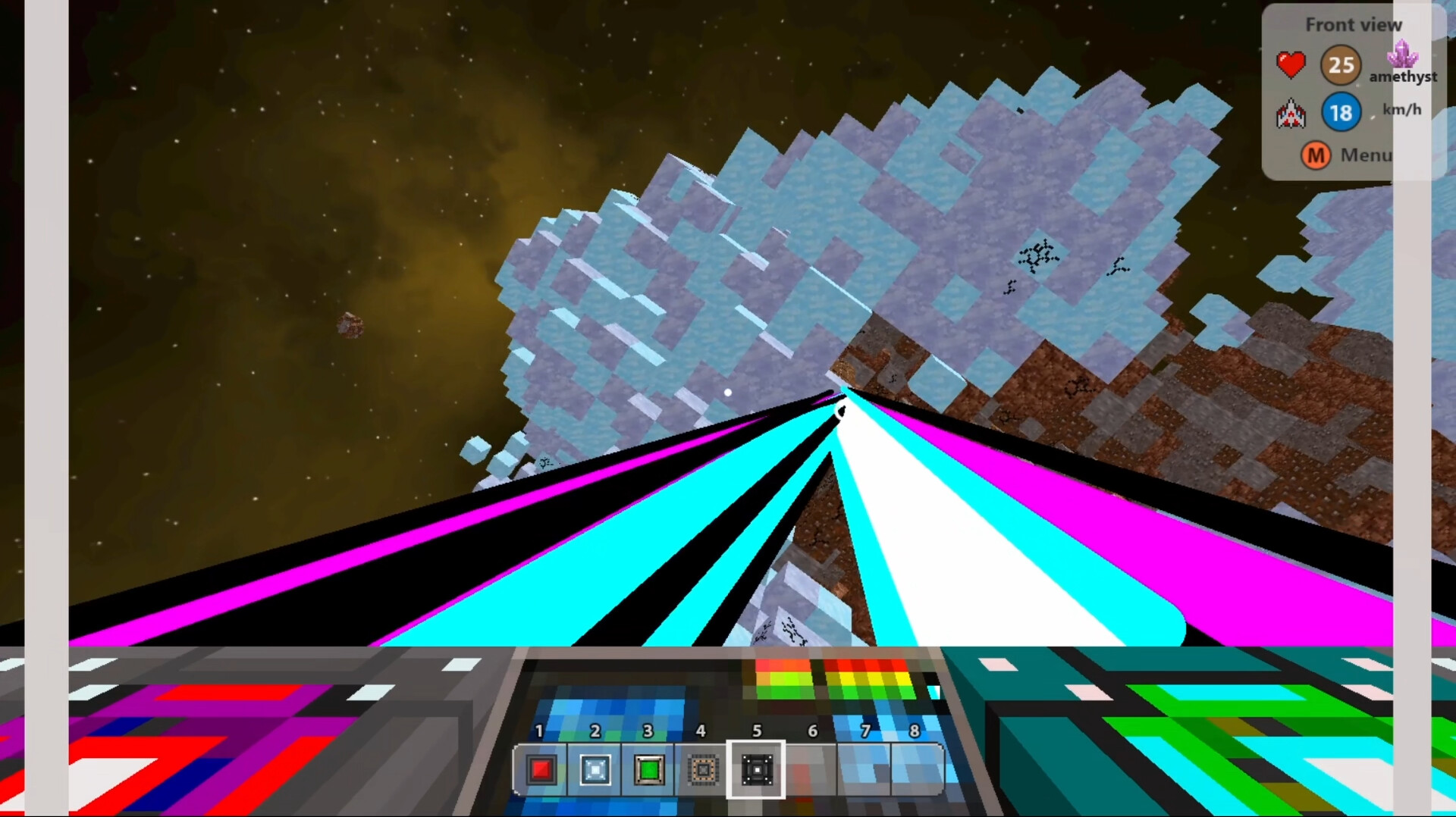
Task: Click the amethyst crystal icon in the HUD
Action: [1402, 57]
